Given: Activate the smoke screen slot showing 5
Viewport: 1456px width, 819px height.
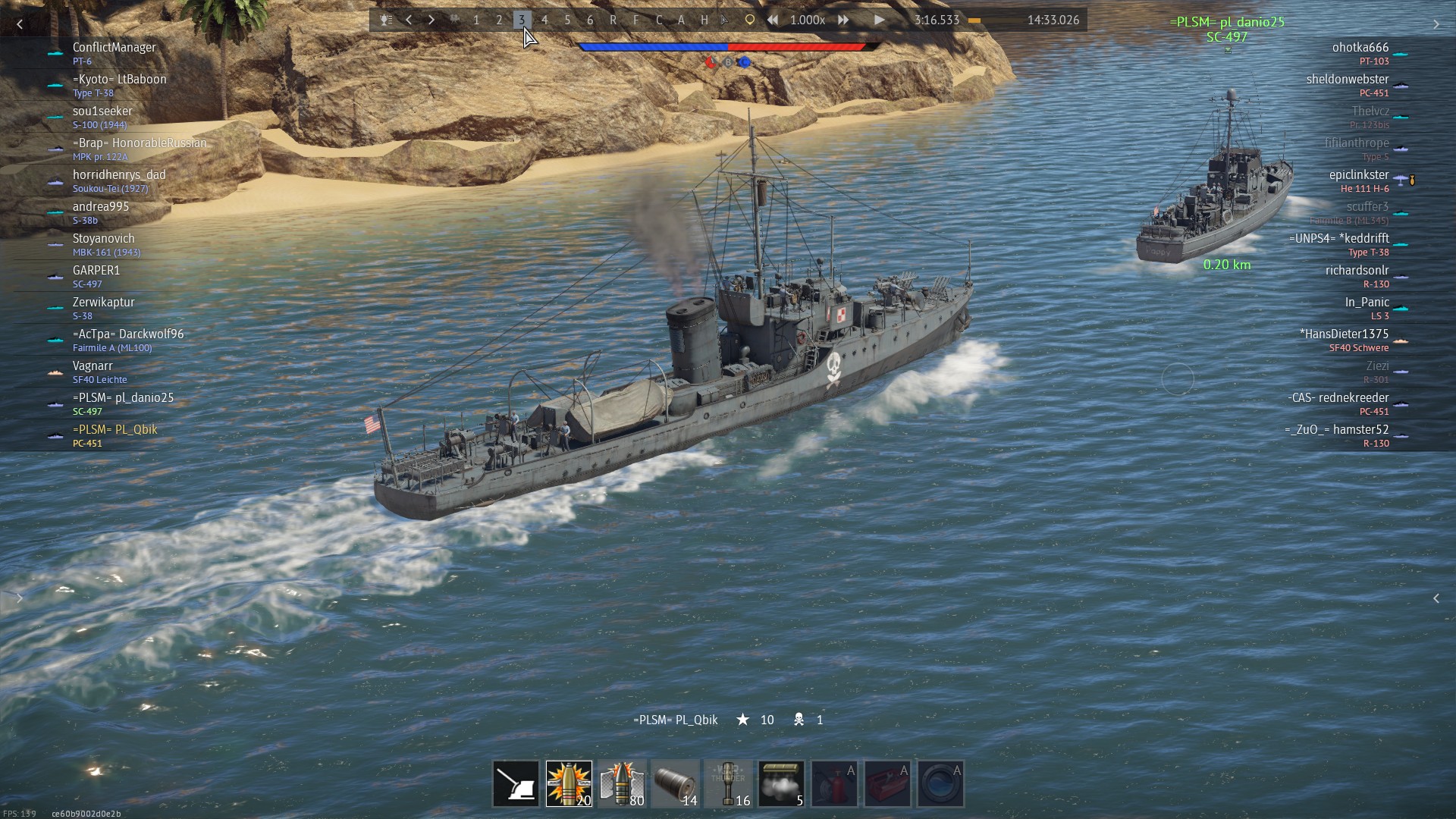Looking at the screenshot, I should point(781,783).
